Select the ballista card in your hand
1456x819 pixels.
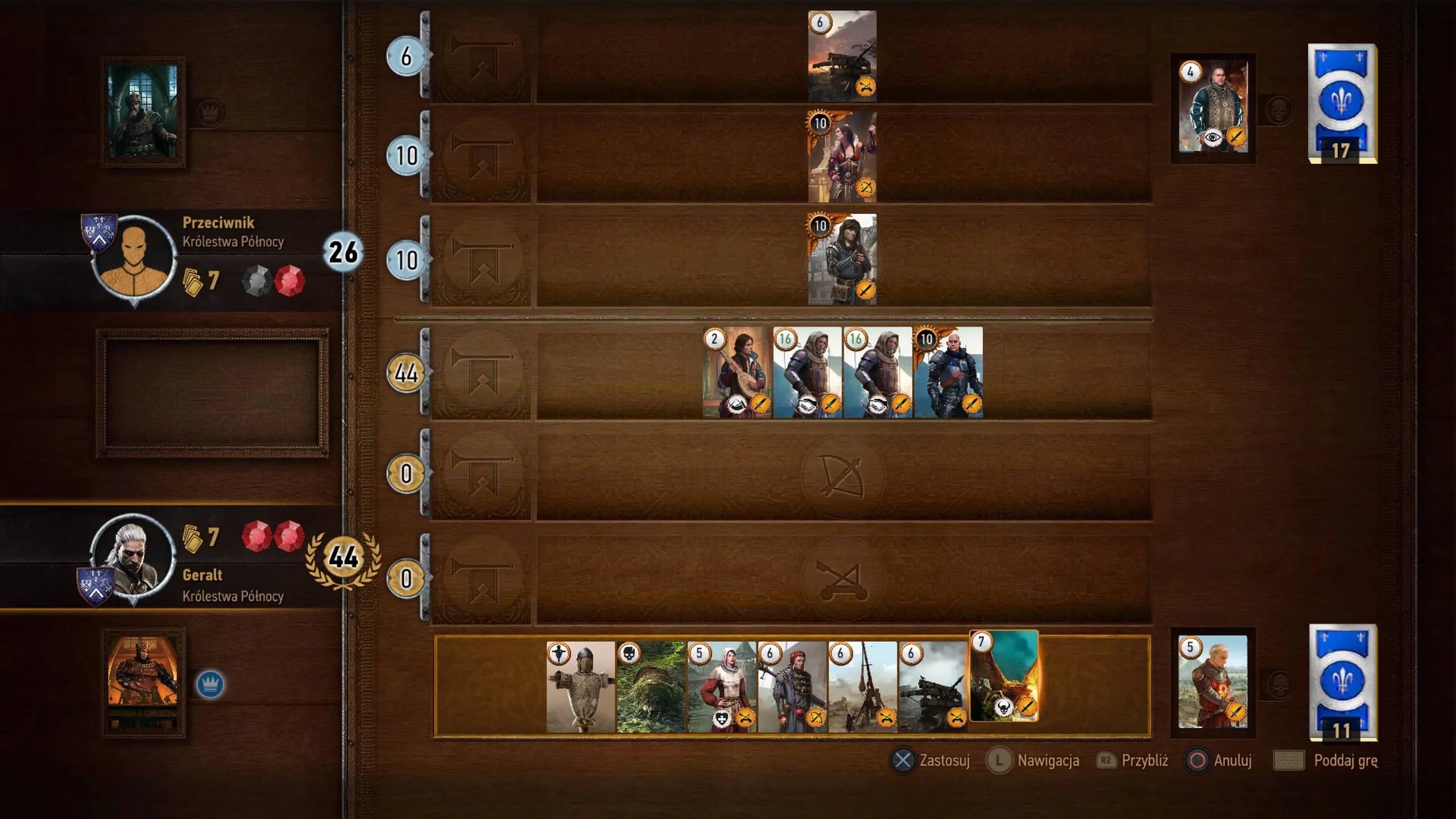click(x=933, y=687)
